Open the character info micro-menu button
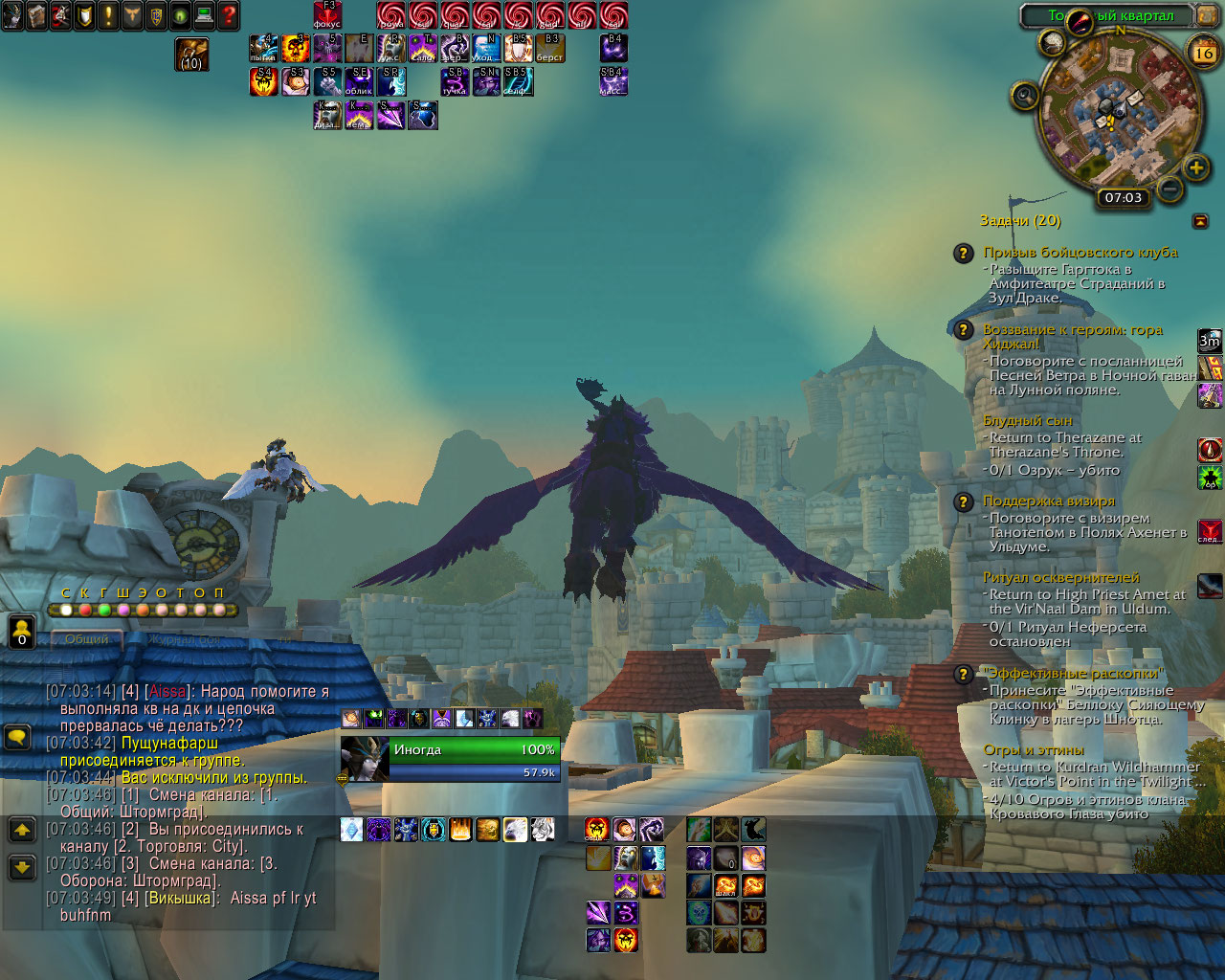Viewport: 1225px width, 980px height. (x=12, y=15)
